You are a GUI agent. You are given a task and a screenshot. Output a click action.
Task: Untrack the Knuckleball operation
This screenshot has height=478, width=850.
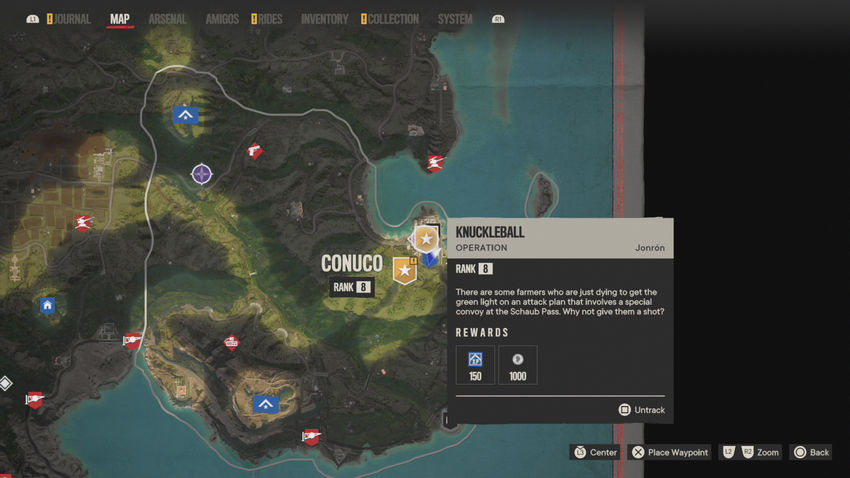pyautogui.click(x=641, y=410)
